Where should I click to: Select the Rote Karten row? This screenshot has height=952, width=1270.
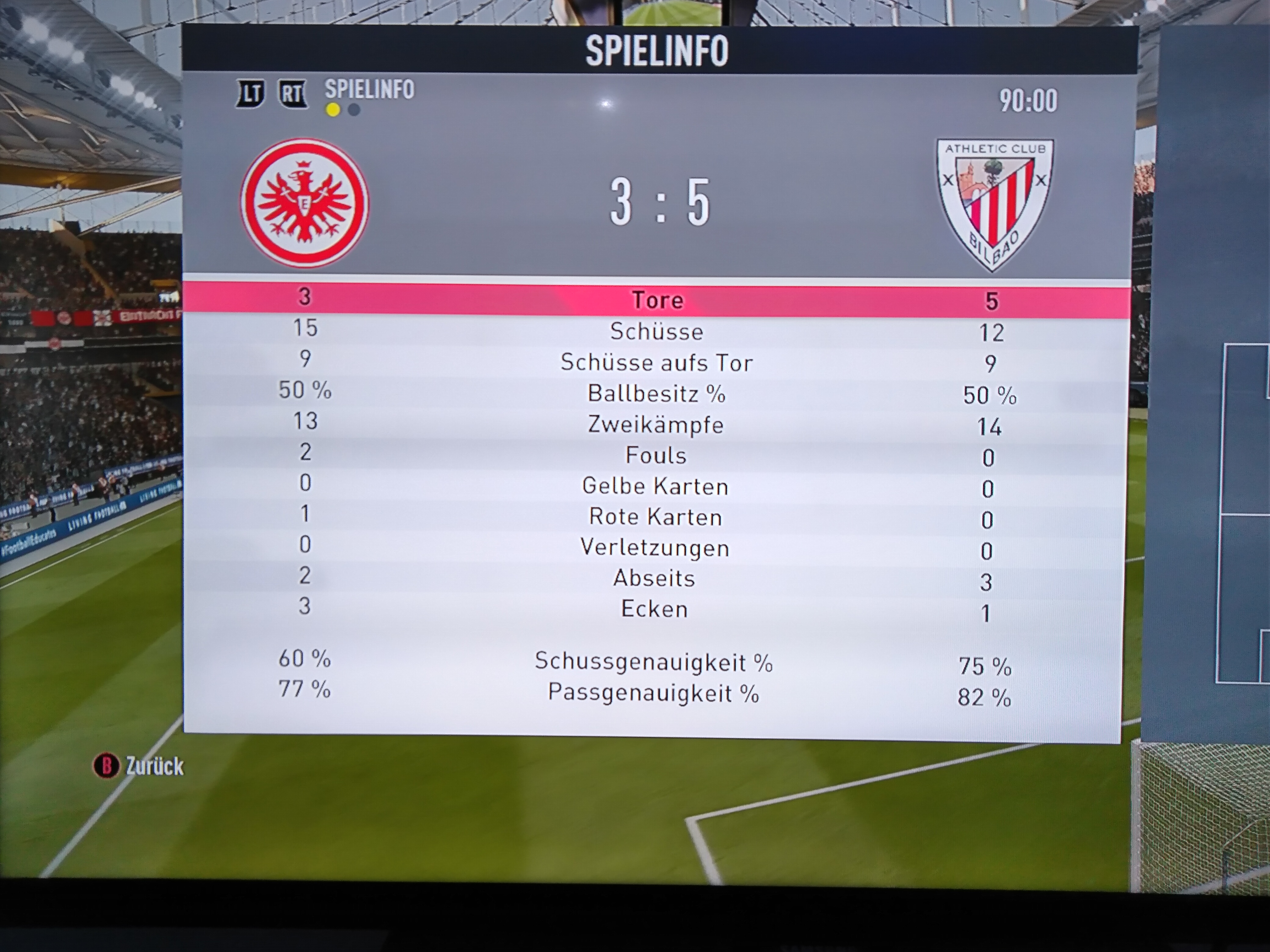pos(655,517)
